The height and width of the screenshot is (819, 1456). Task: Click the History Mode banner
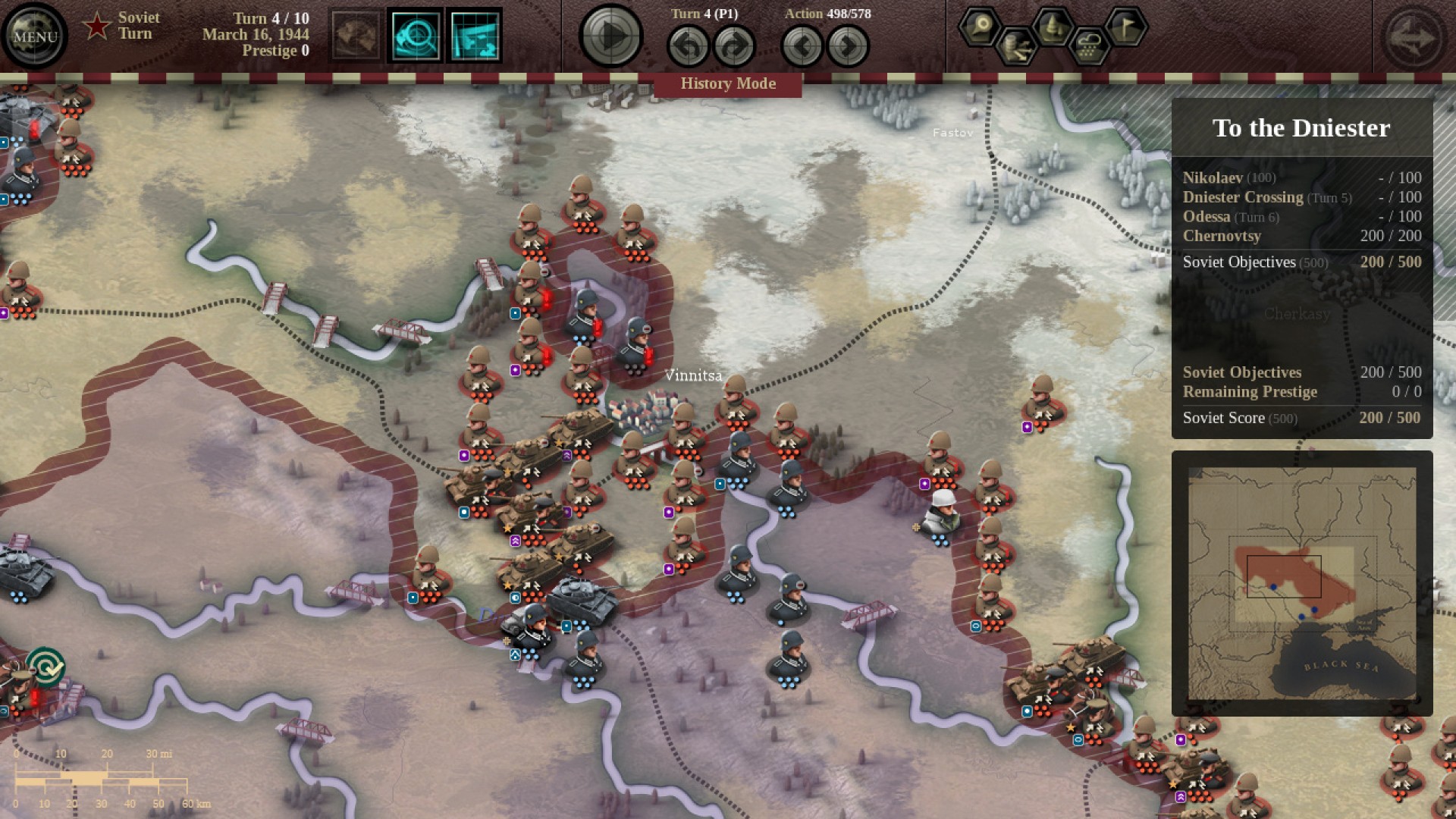(728, 83)
